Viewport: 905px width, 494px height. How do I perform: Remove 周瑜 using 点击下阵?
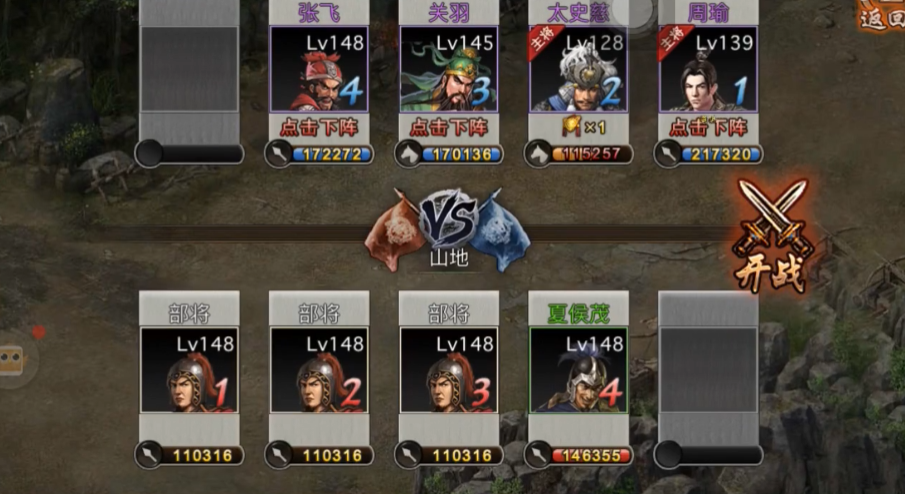click(708, 128)
